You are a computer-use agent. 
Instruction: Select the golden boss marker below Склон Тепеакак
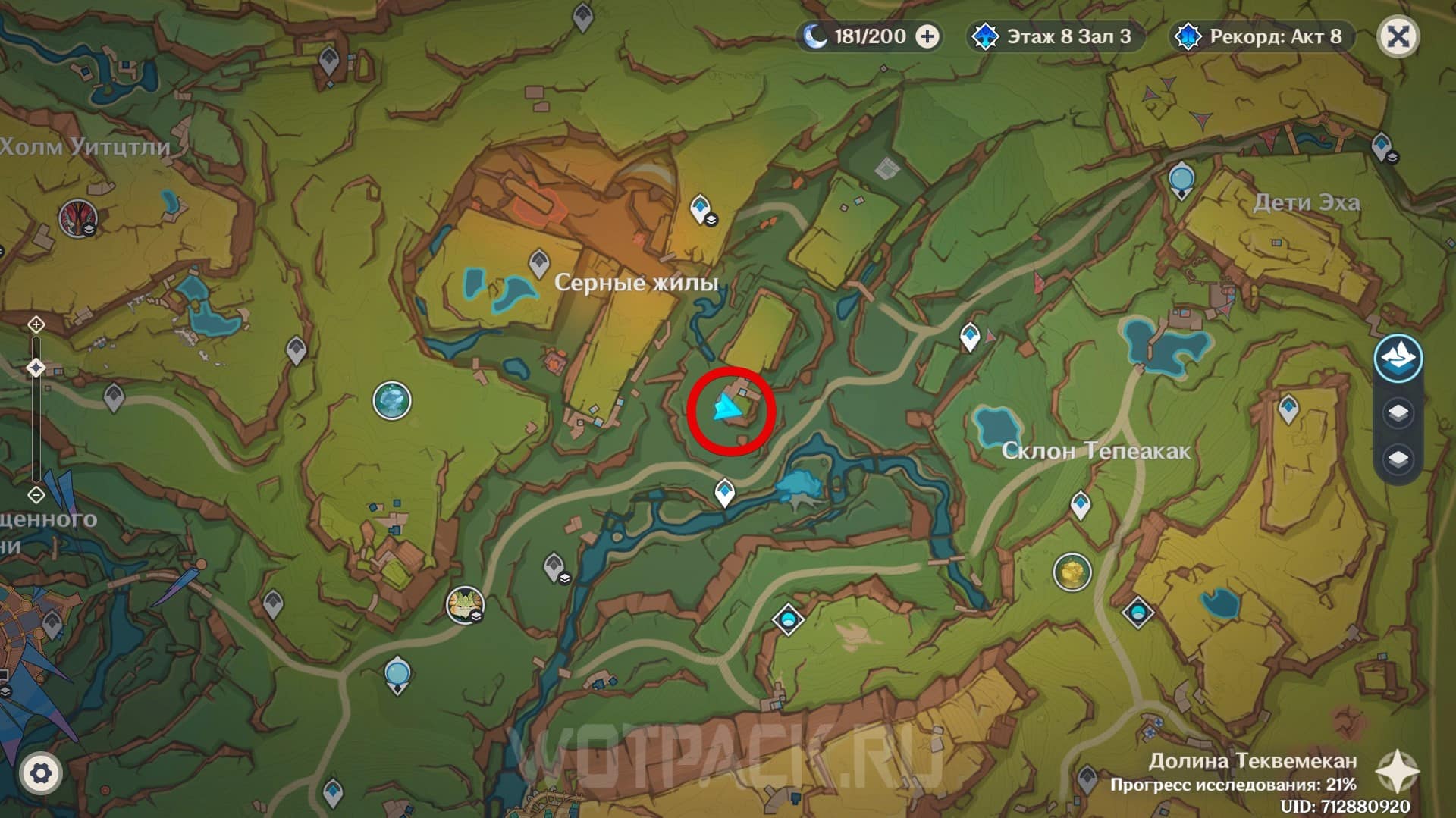[x=1072, y=572]
